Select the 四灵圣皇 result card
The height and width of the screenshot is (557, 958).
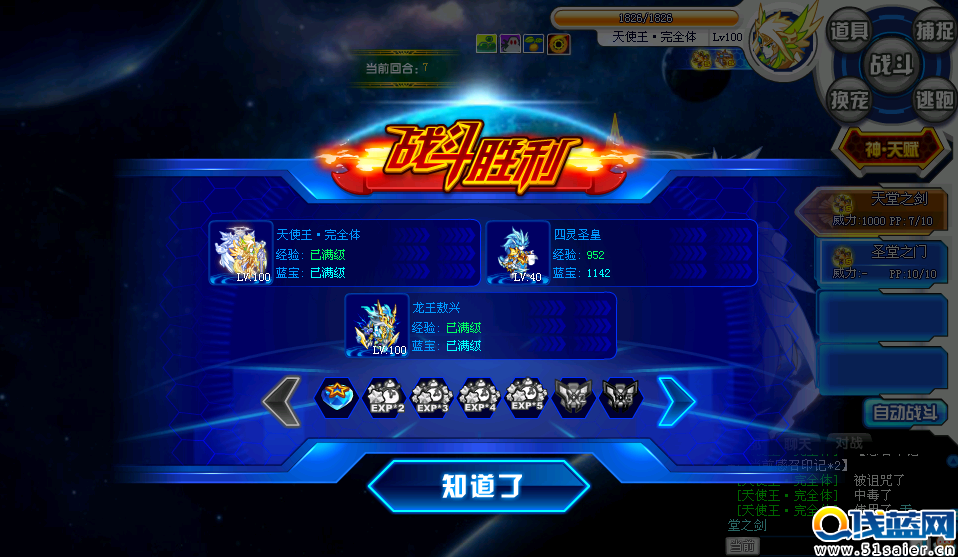click(x=620, y=253)
